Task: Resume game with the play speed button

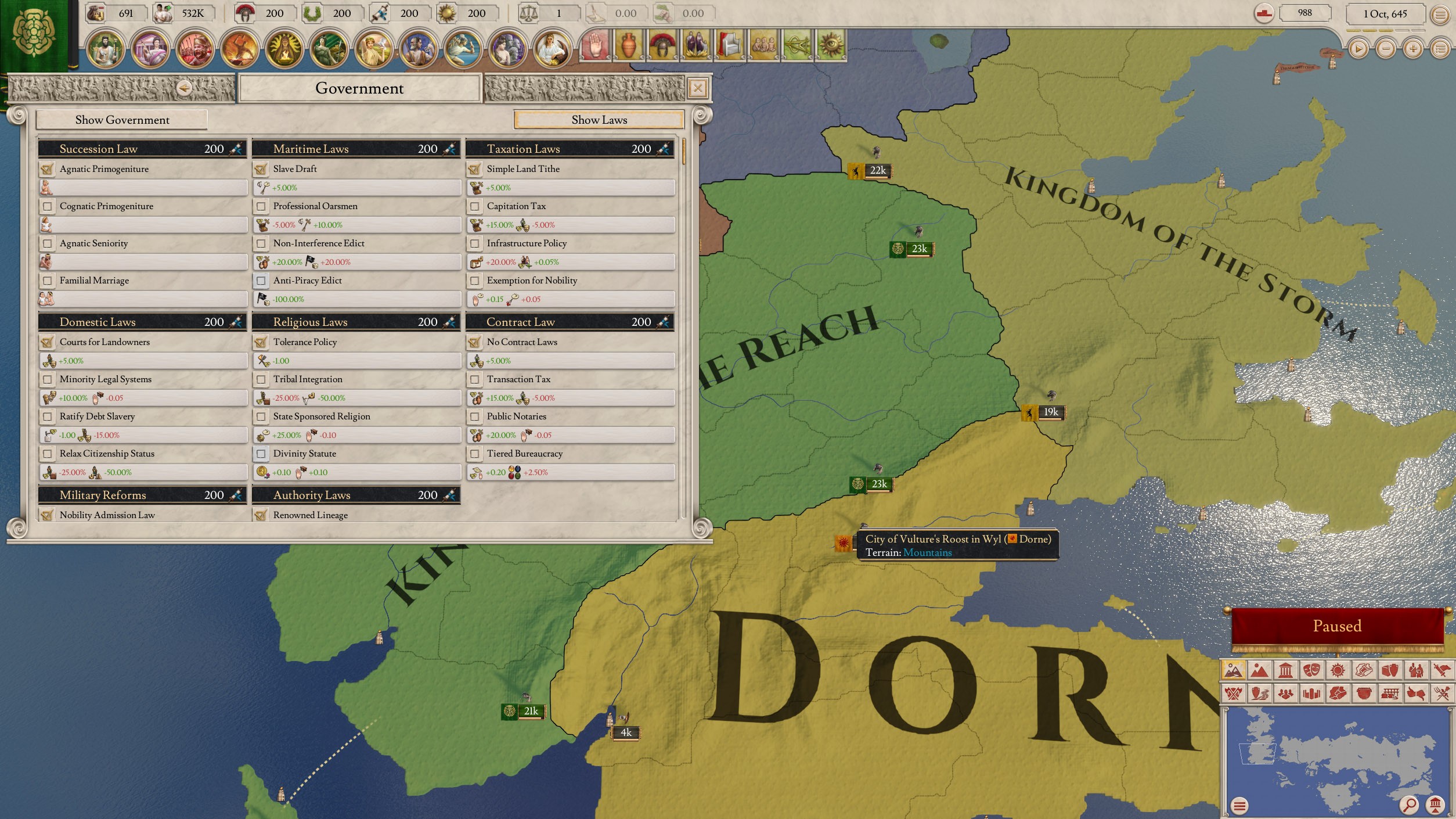Action: point(1358,49)
